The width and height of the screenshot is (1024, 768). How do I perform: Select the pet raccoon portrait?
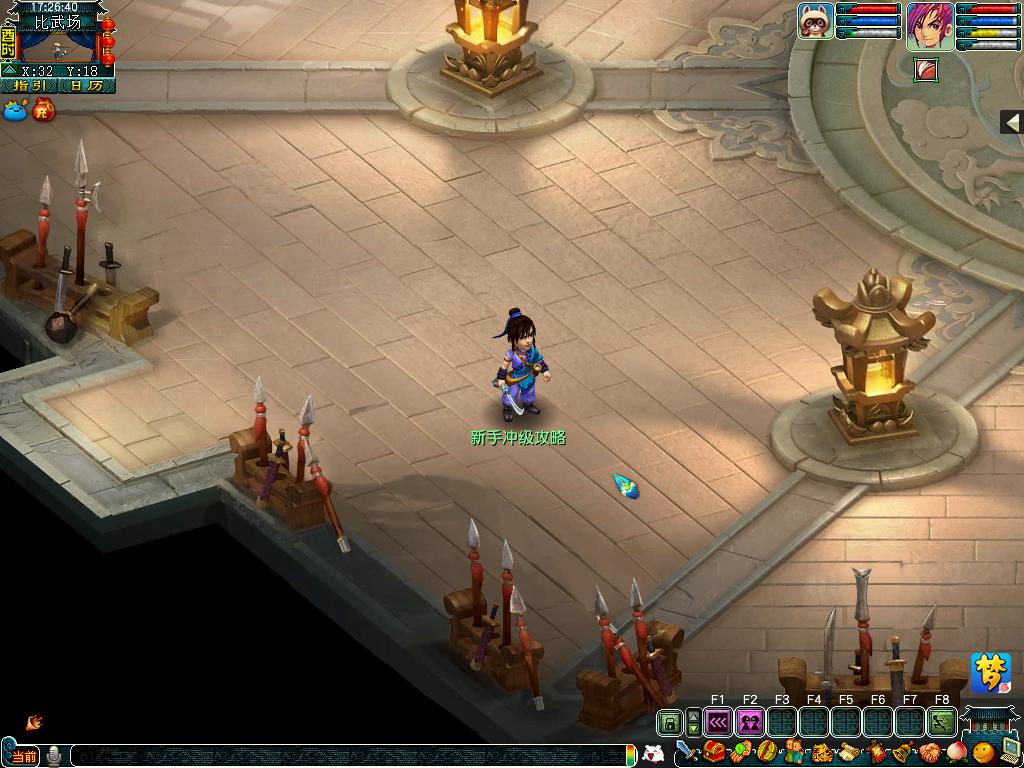816,21
